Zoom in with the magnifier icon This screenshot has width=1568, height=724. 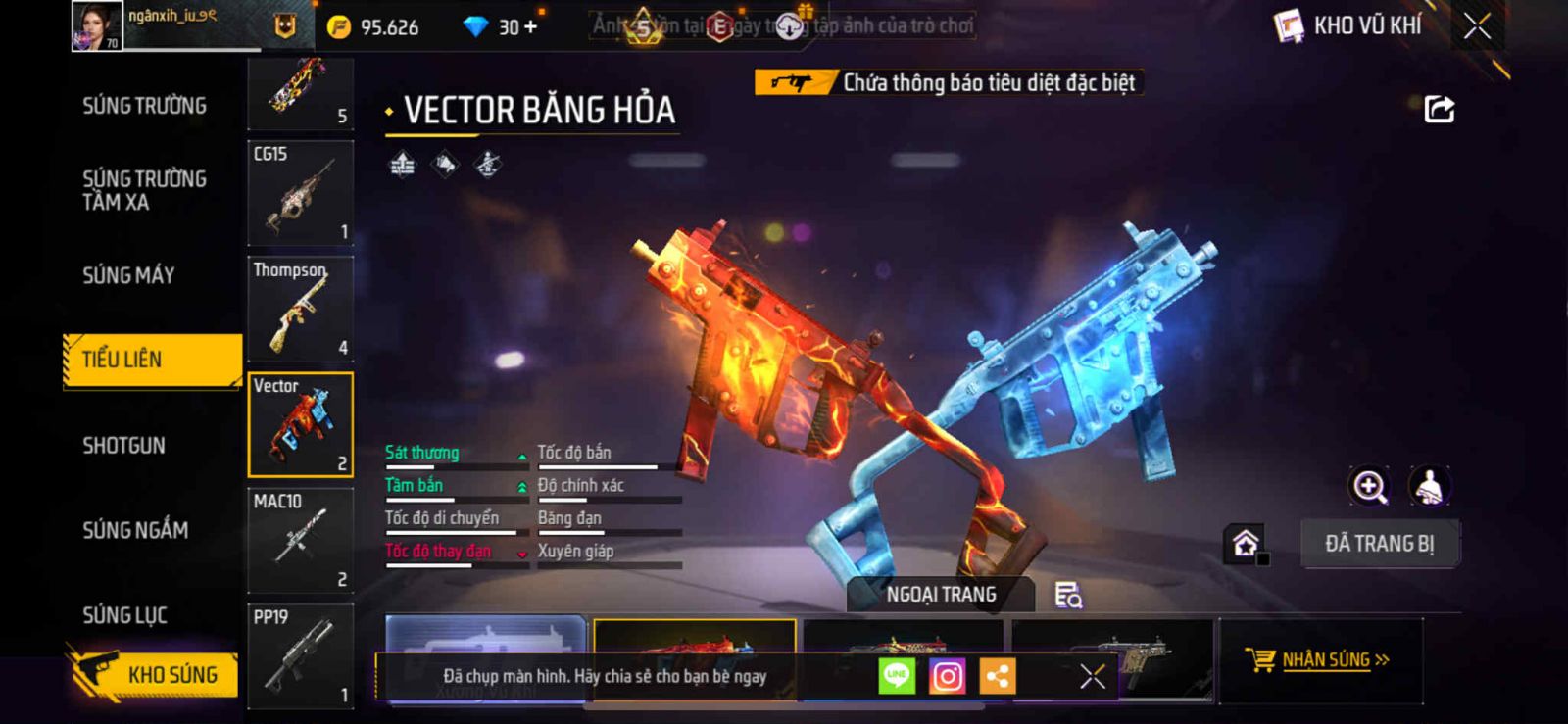1369,486
